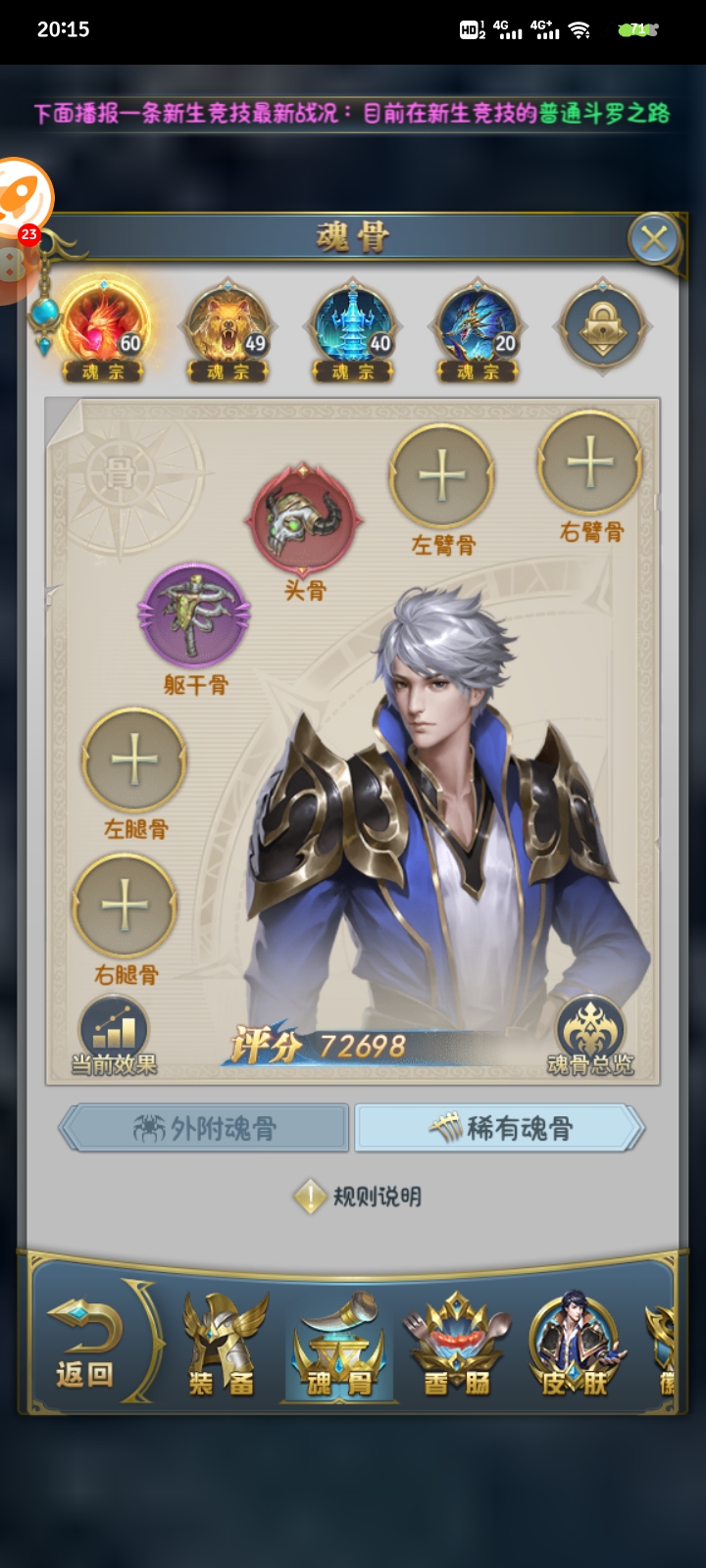This screenshot has width=706, height=1568.
Task: Close the 魂骨 panel
Action: (654, 238)
